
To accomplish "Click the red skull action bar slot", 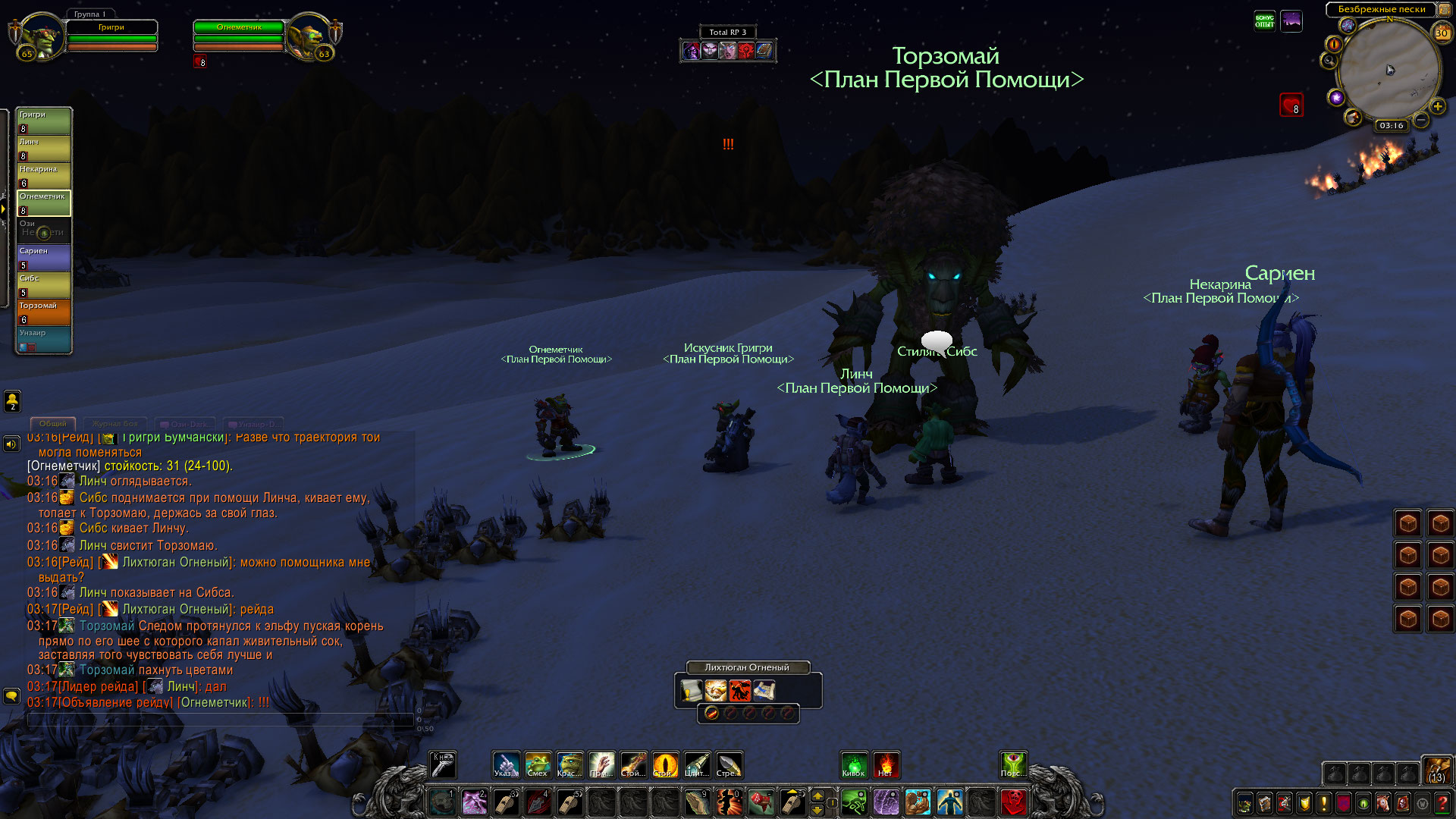I will 1013,802.
